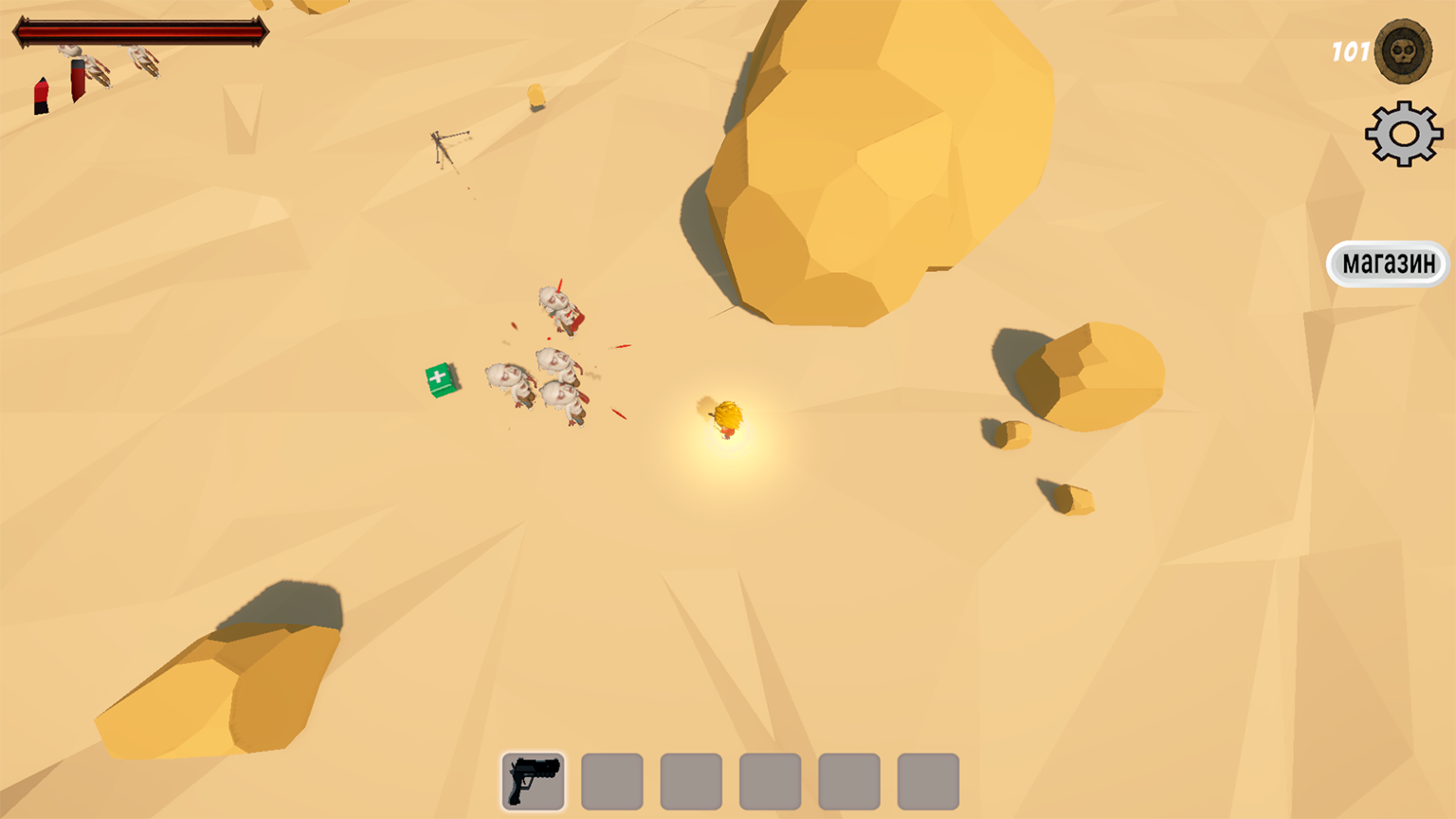Click the last empty weapon slot
The width and height of the screenshot is (1456, 819).
[925, 781]
